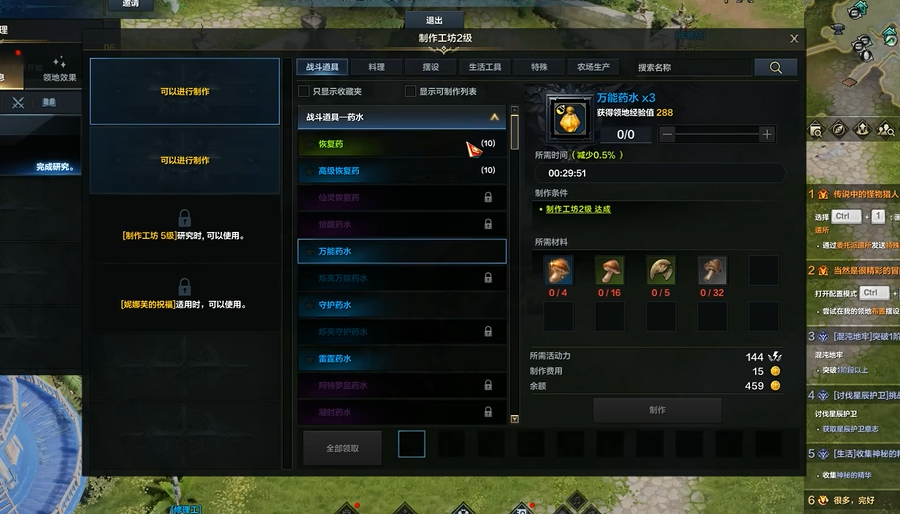Click the 退出 exit button
This screenshot has height=514, width=900.
pyautogui.click(x=434, y=20)
